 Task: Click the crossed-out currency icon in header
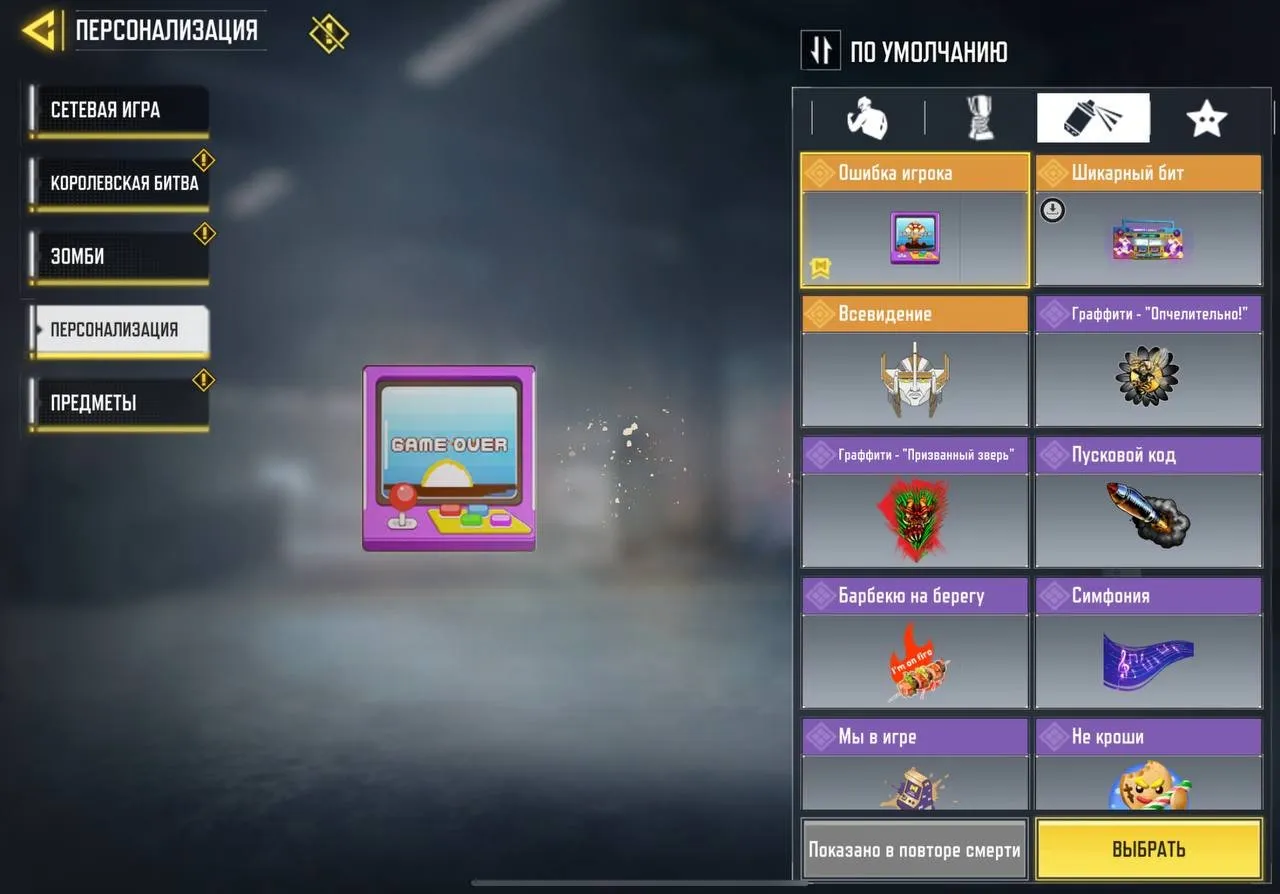click(x=328, y=31)
